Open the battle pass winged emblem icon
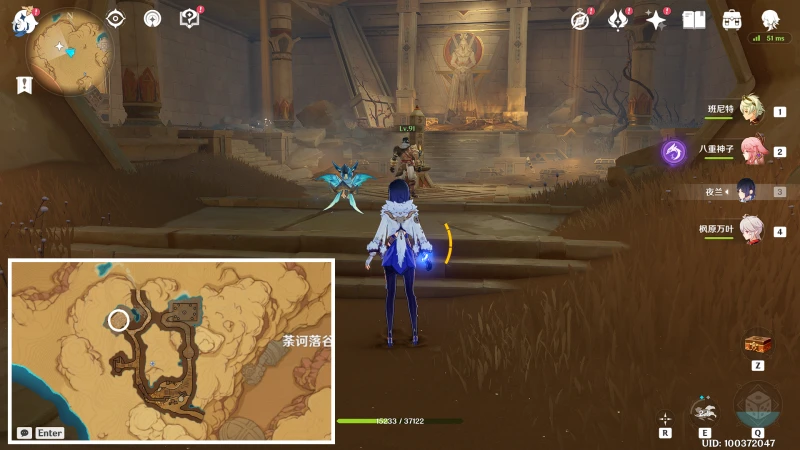800x450 pixels. 617,20
